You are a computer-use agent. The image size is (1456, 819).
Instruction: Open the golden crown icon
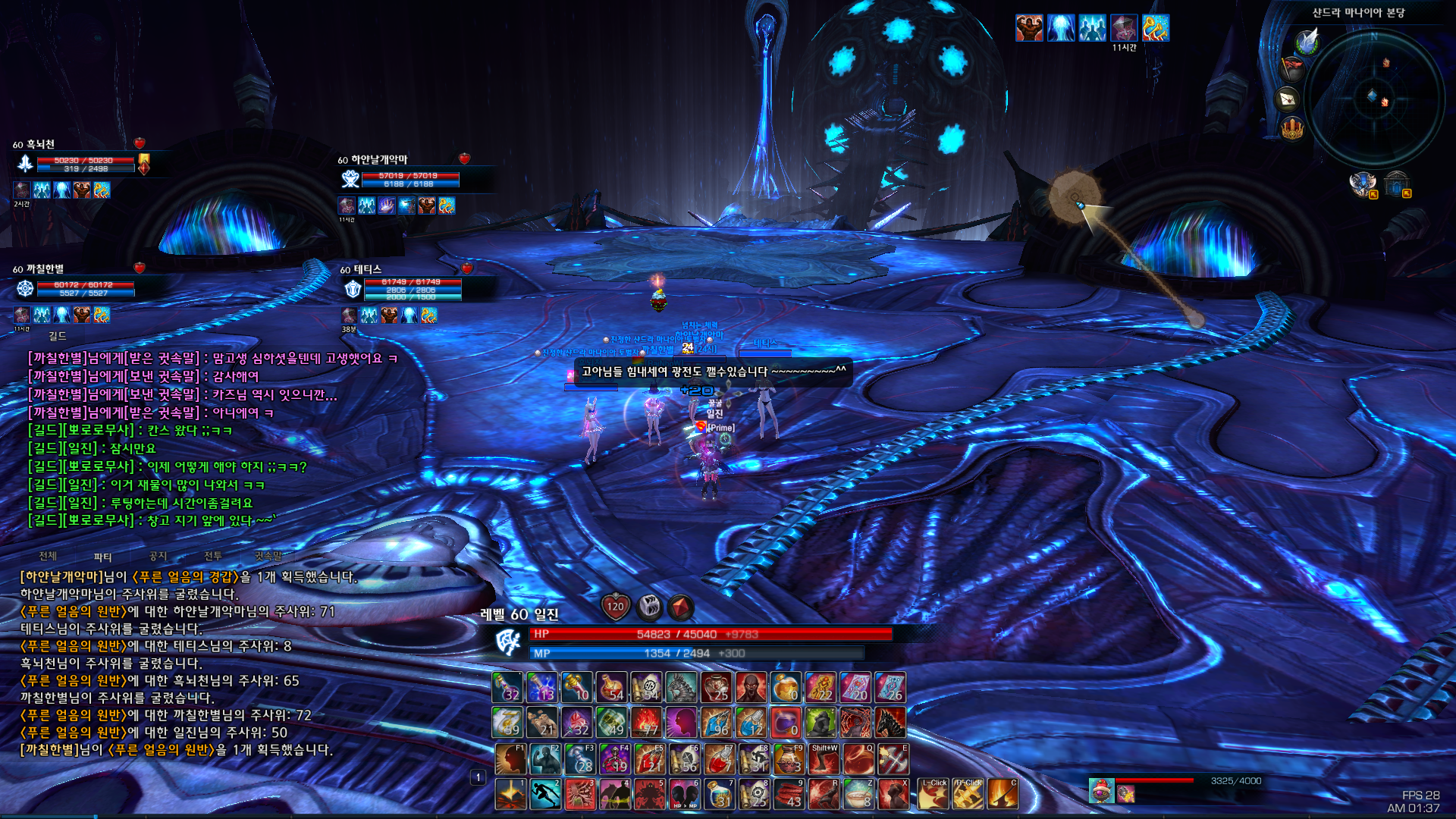click(1291, 128)
